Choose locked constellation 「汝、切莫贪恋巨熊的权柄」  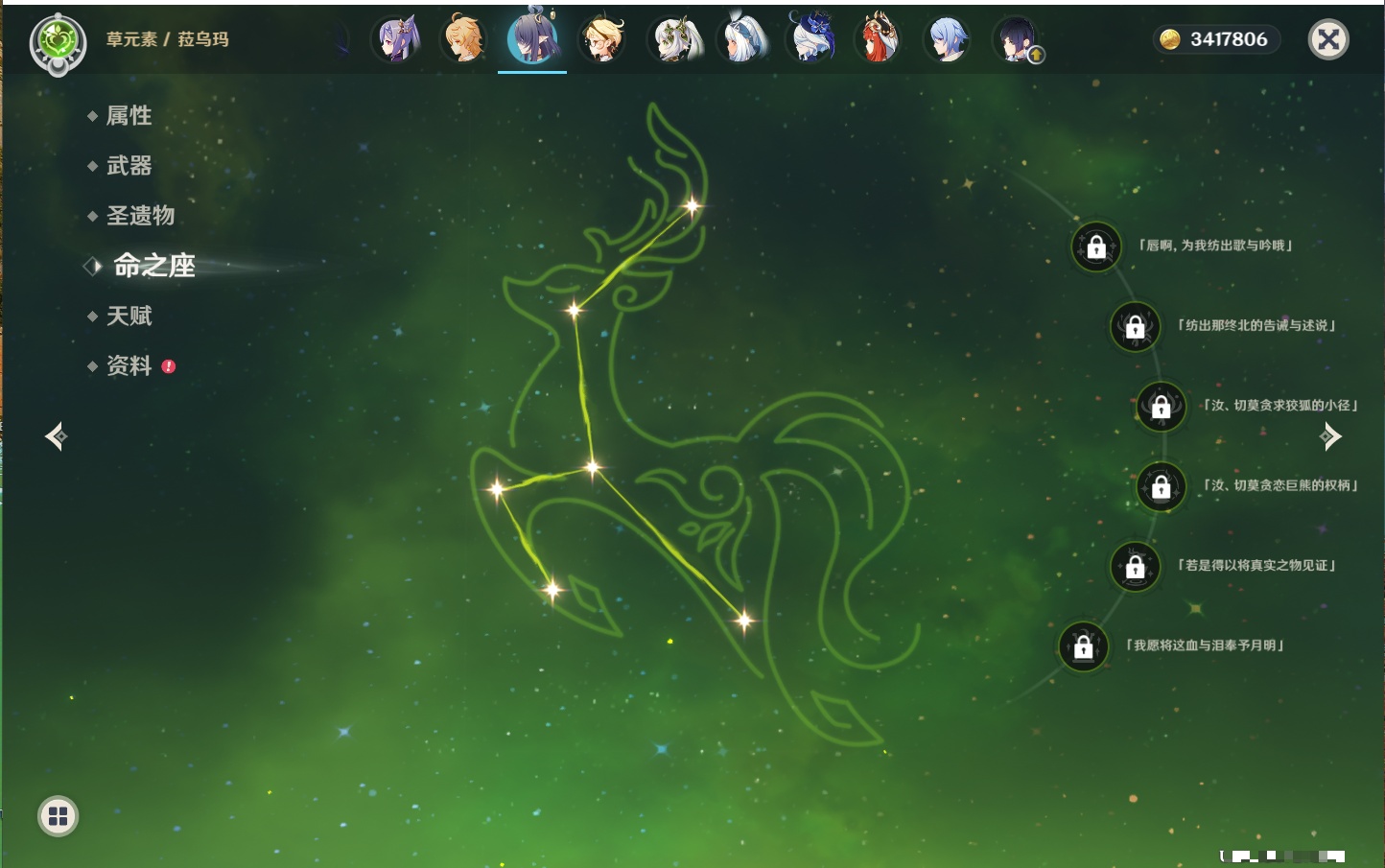1161,486
